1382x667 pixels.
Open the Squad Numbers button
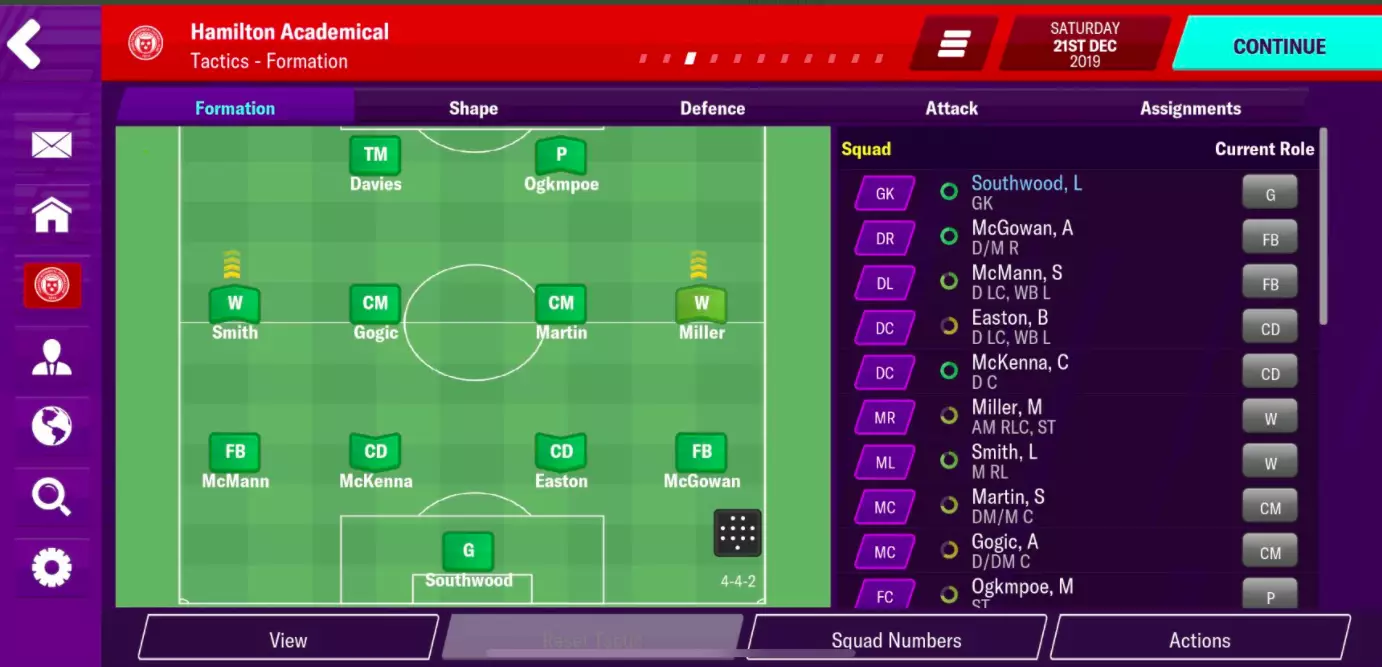point(896,640)
